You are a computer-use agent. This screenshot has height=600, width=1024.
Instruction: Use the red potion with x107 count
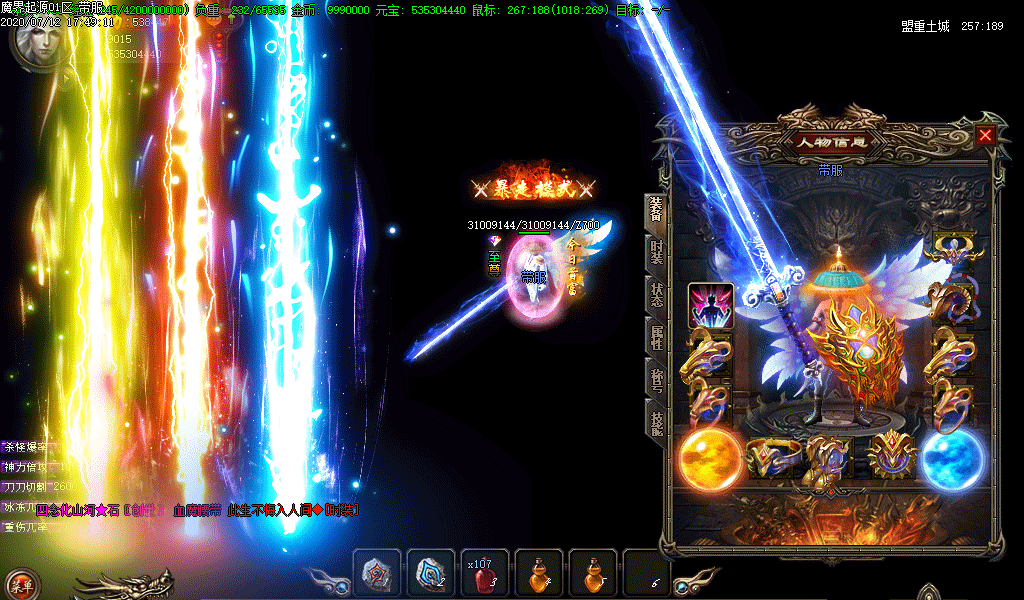[485, 574]
